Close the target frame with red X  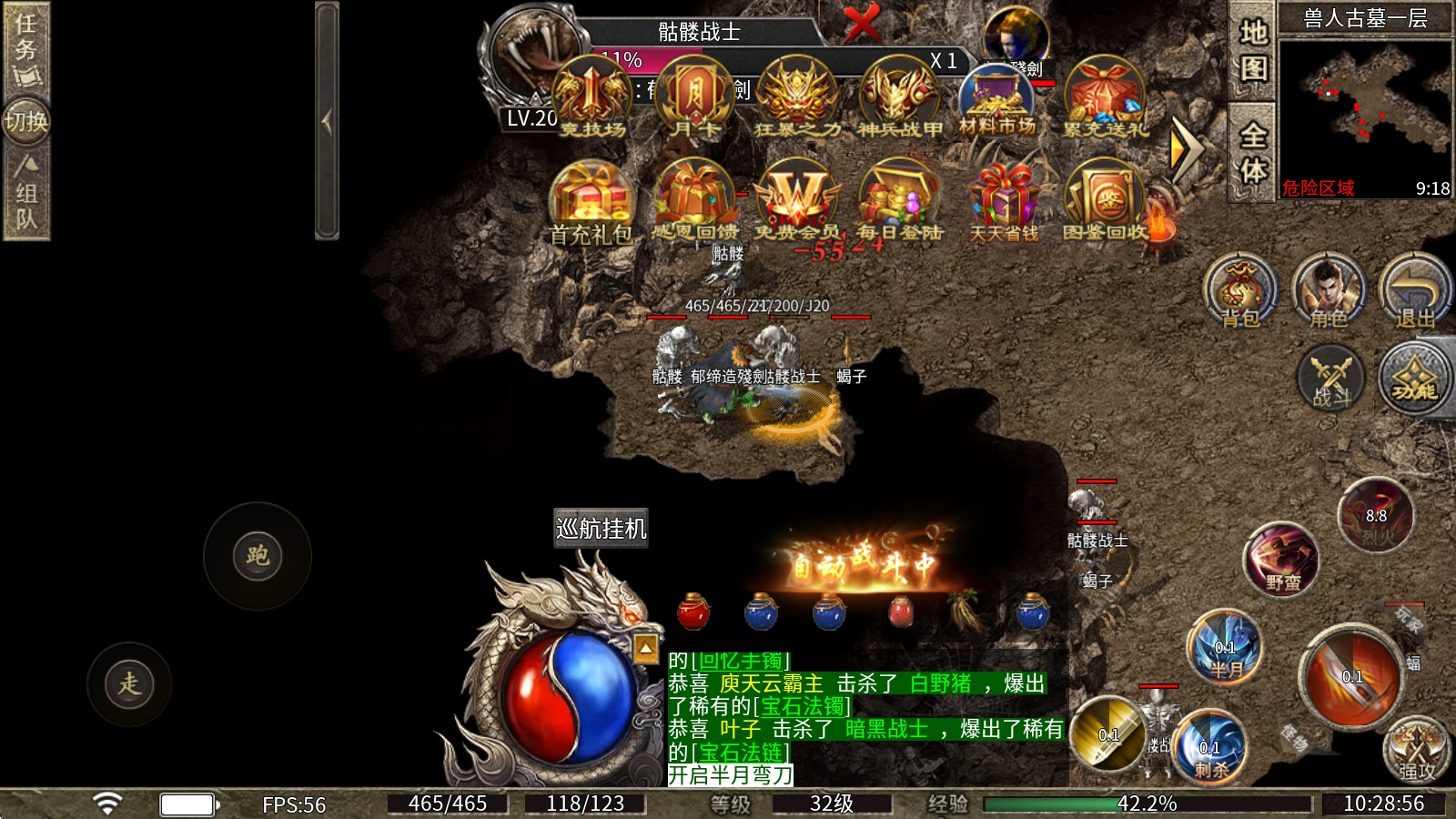pyautogui.click(x=861, y=23)
